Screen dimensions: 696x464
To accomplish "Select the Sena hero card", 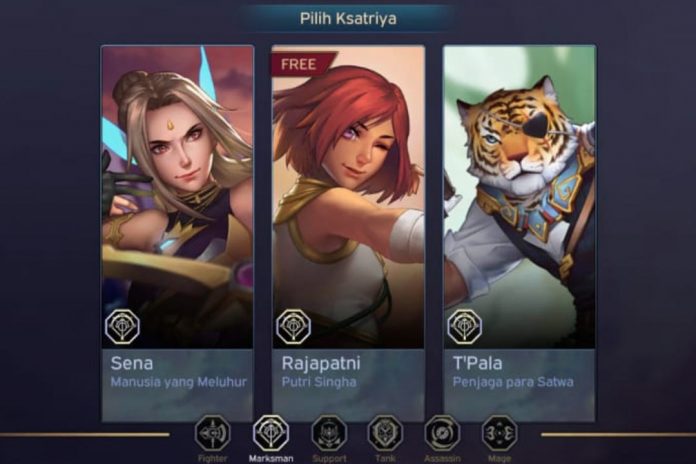I will [177, 232].
